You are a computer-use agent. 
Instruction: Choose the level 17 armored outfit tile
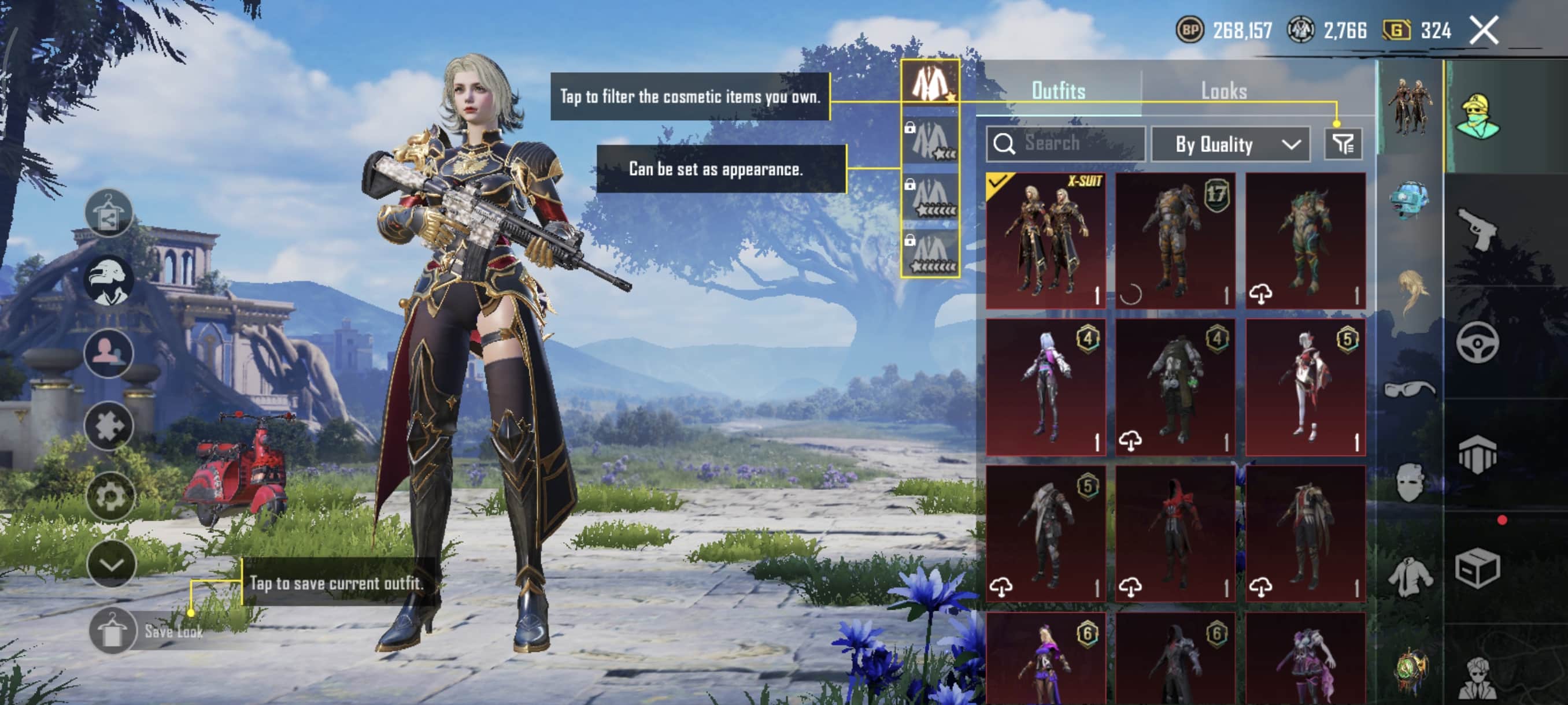tap(1175, 240)
